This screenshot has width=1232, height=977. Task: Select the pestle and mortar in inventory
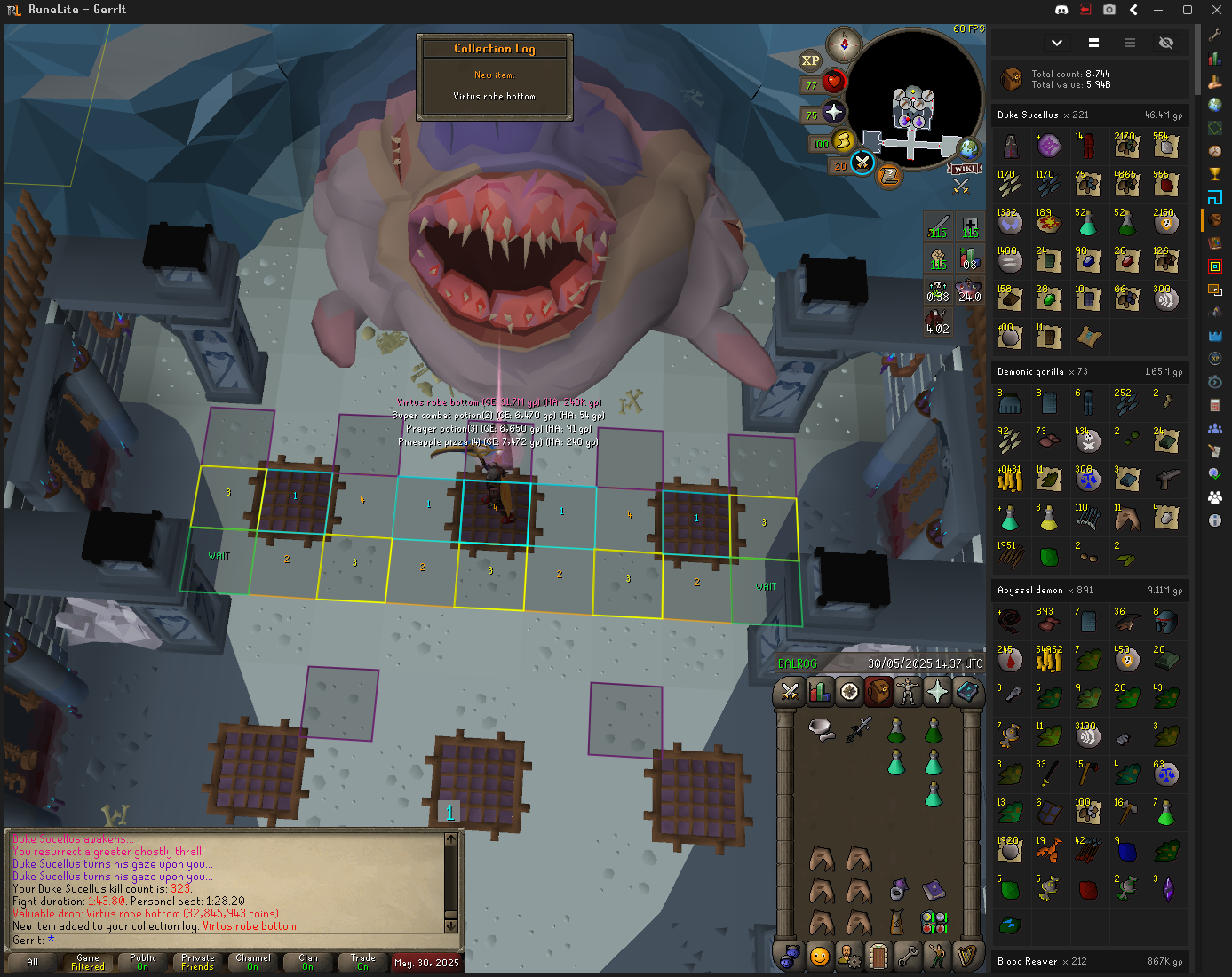click(822, 730)
